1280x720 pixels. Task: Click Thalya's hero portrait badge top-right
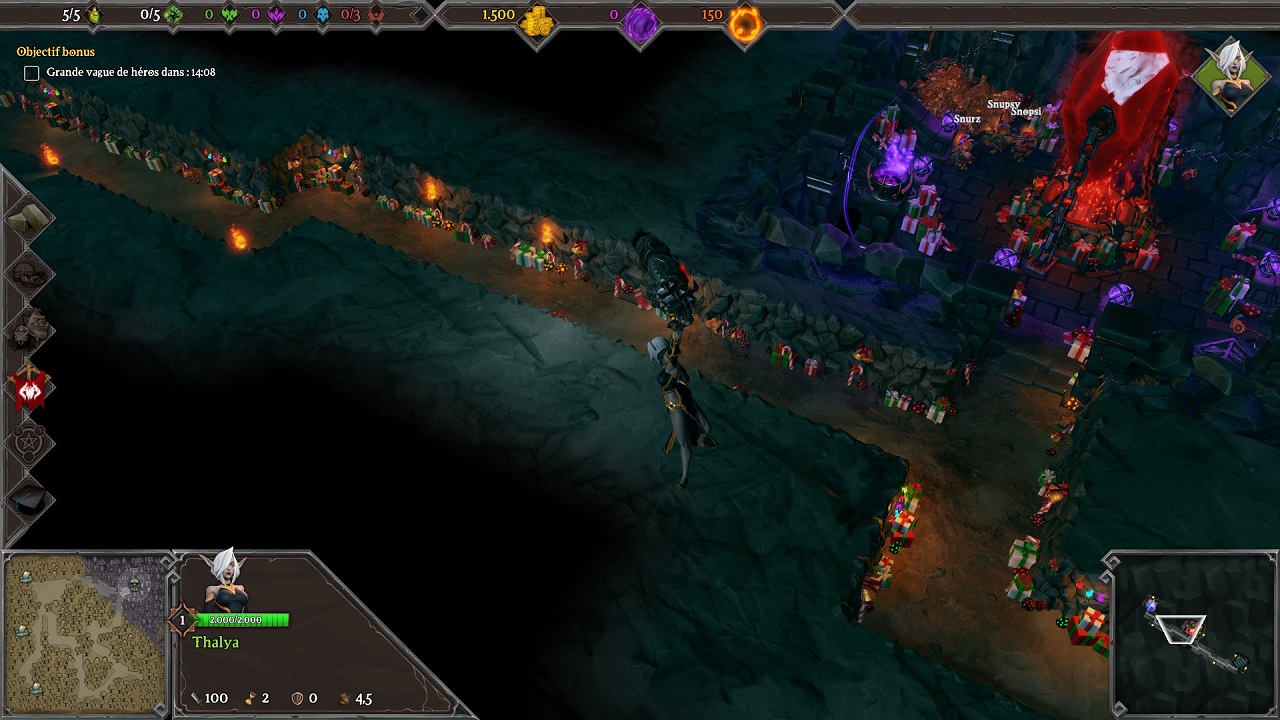pos(1230,76)
